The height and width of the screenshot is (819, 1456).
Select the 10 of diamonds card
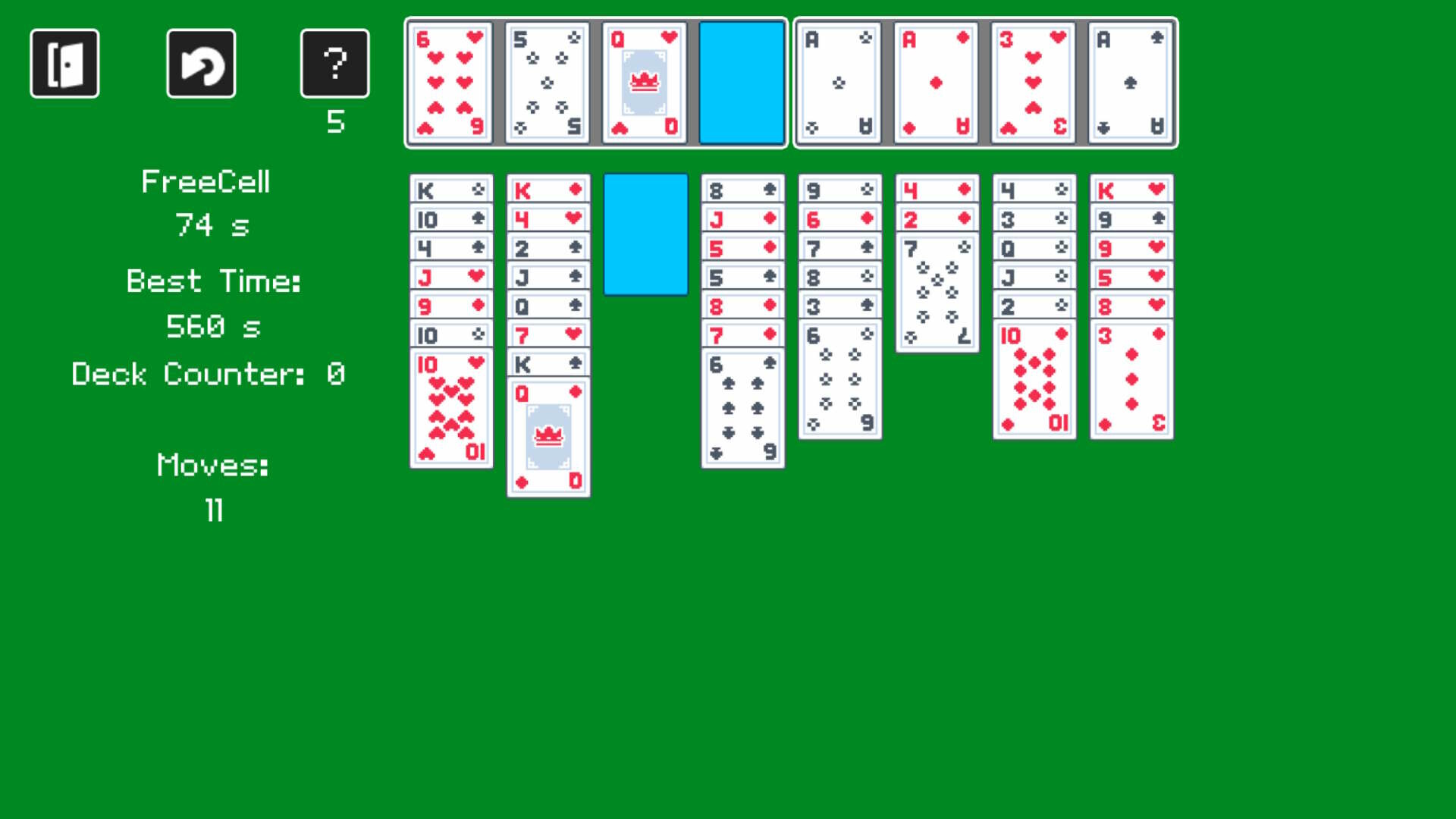pos(1034,379)
